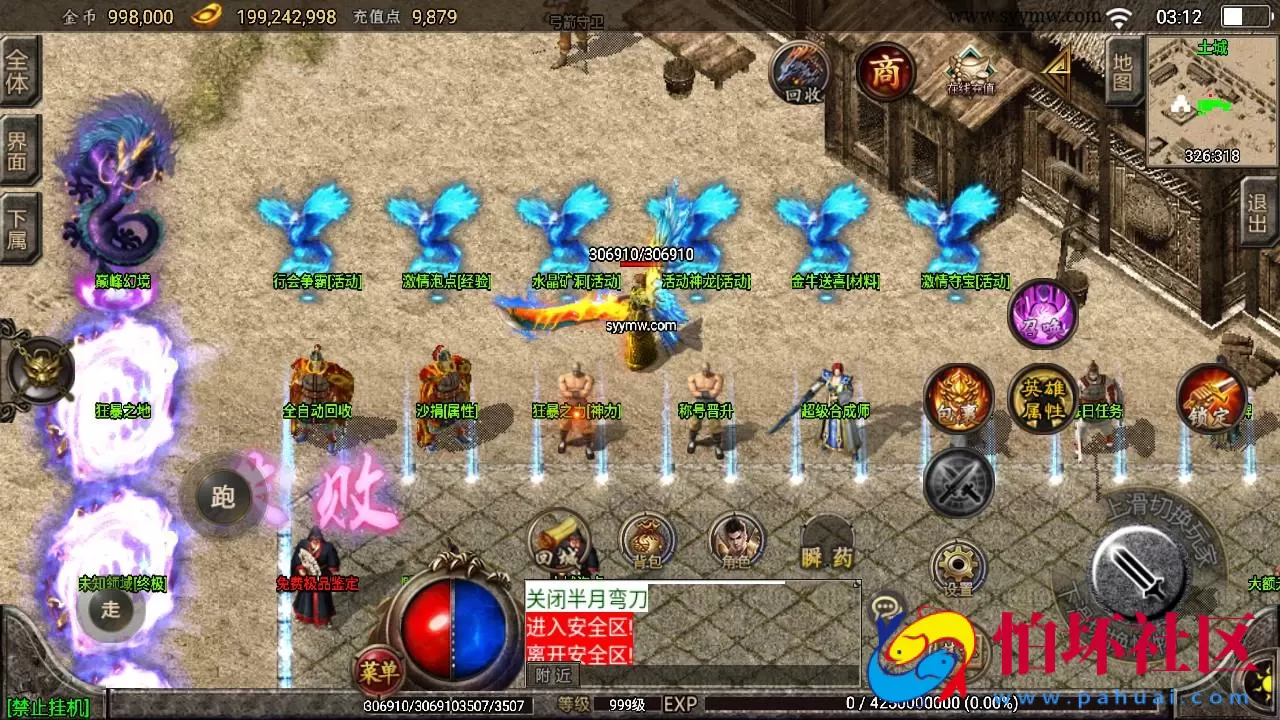Screen dimensions: 1280x720
Task: Open the golden 包裹 parcel icon
Action: (958, 399)
